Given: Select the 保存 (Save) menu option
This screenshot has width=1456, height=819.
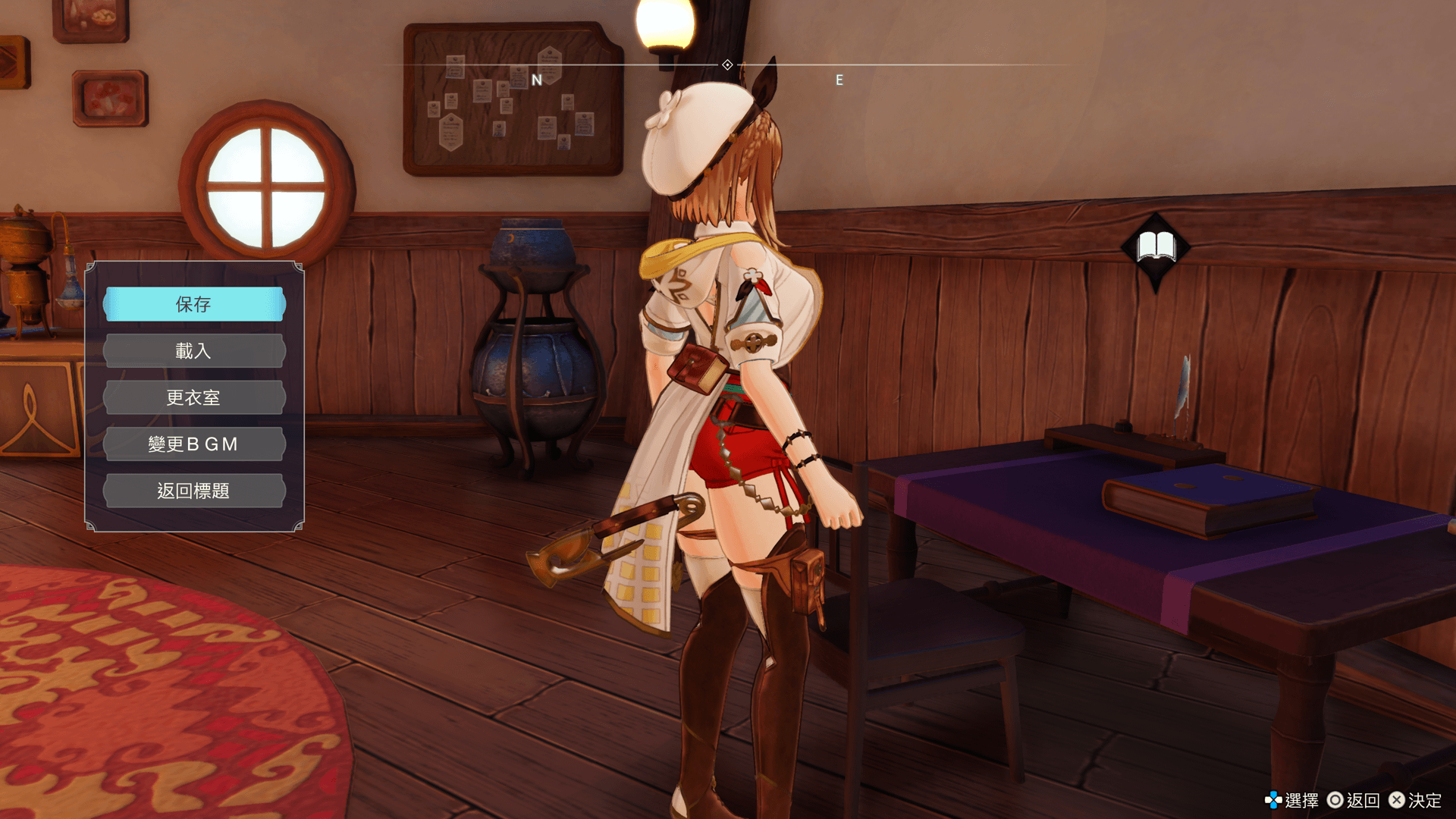Looking at the screenshot, I should (194, 304).
